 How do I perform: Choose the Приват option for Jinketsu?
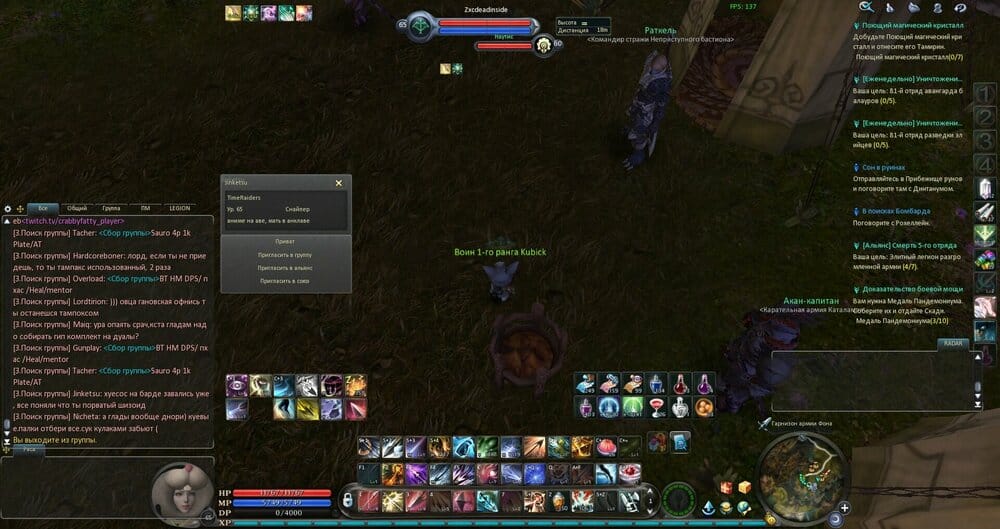285,242
